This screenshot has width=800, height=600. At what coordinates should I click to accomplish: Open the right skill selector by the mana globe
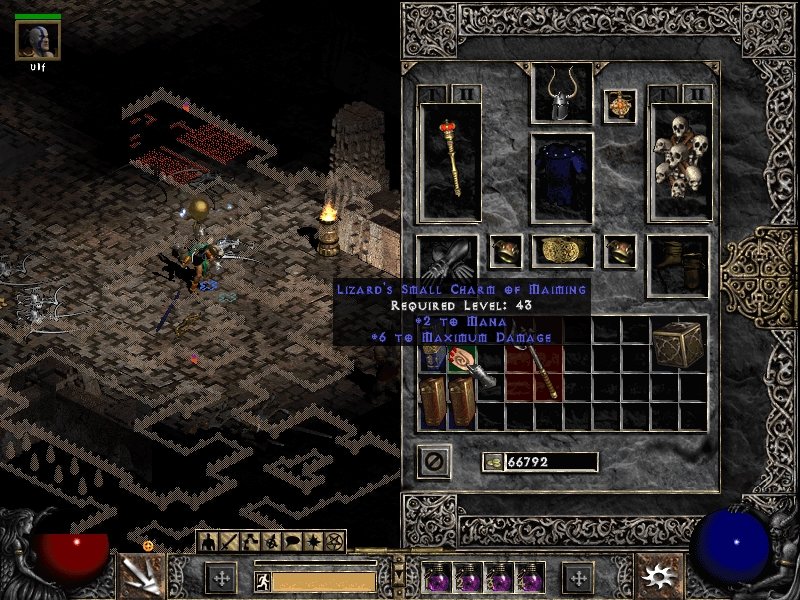tap(658, 575)
